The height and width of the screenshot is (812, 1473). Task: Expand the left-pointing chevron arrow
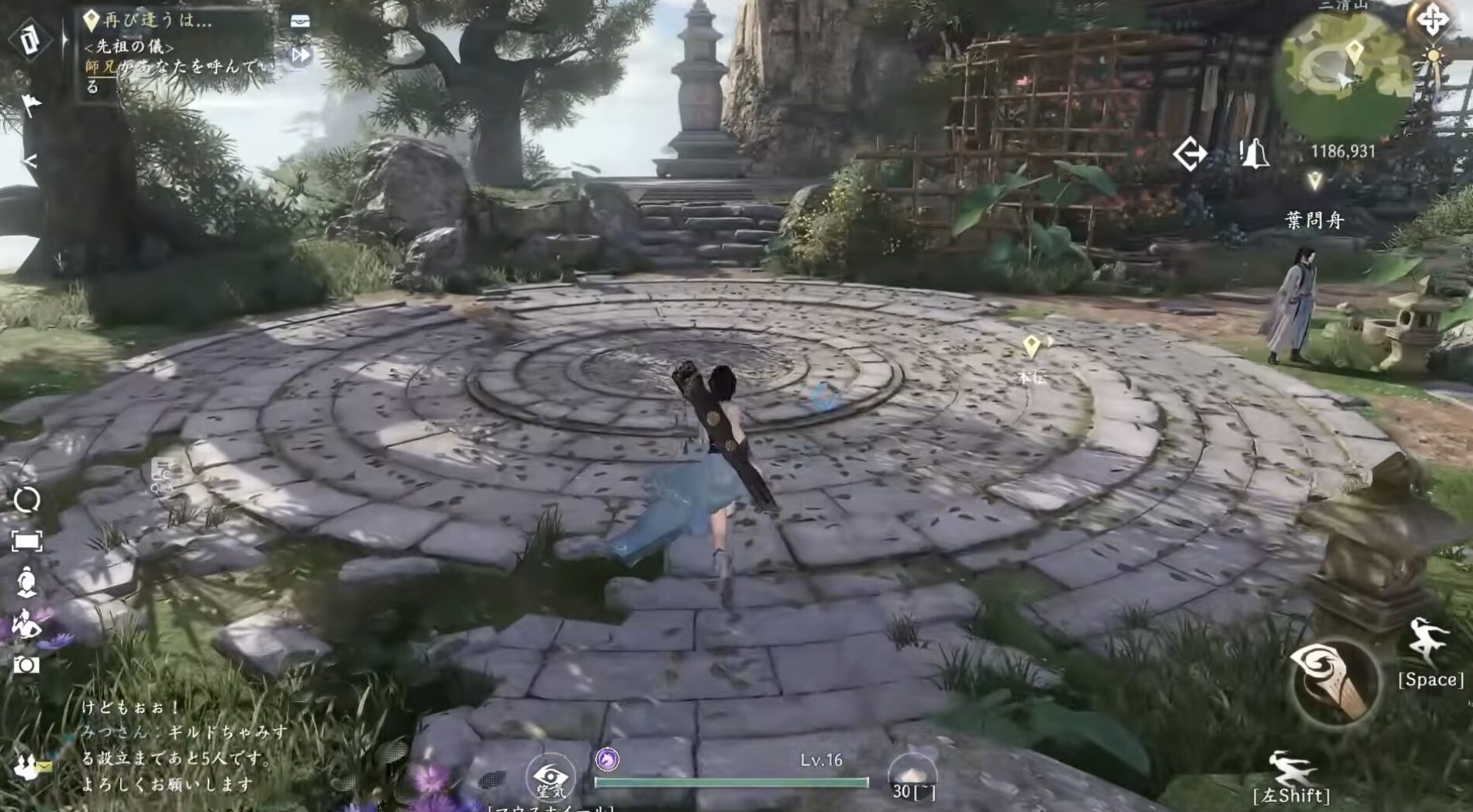point(29,161)
